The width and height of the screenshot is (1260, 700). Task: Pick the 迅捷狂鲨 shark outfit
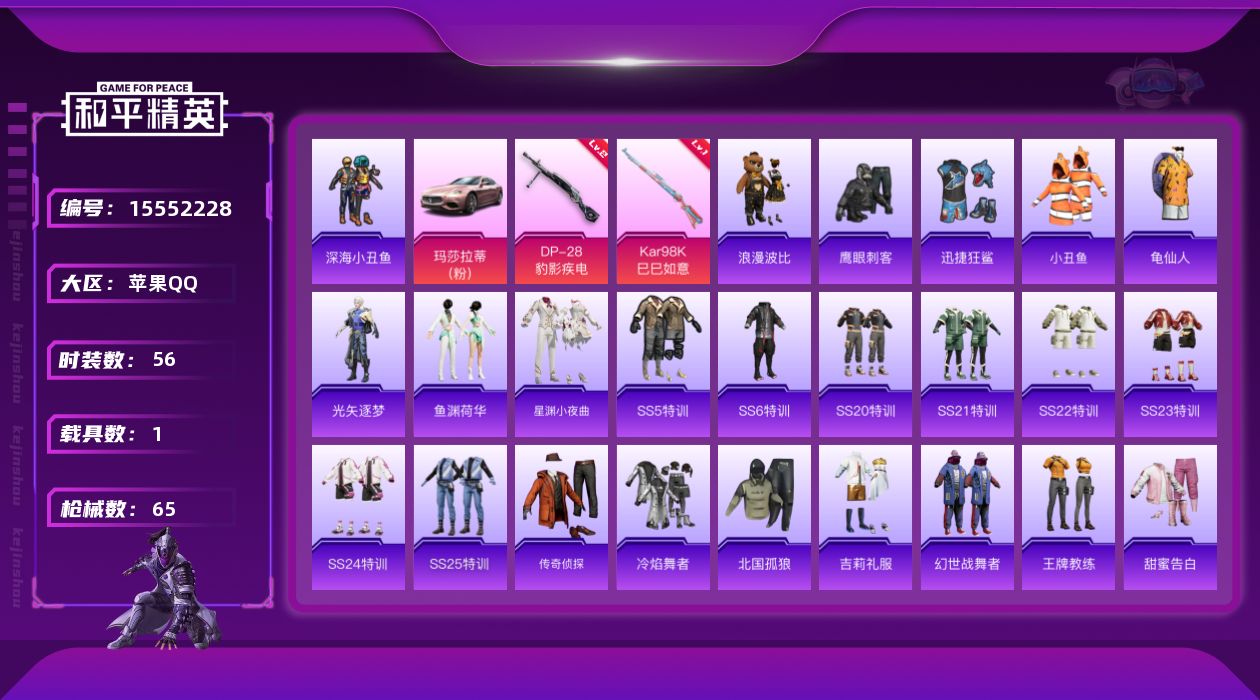coord(967,211)
